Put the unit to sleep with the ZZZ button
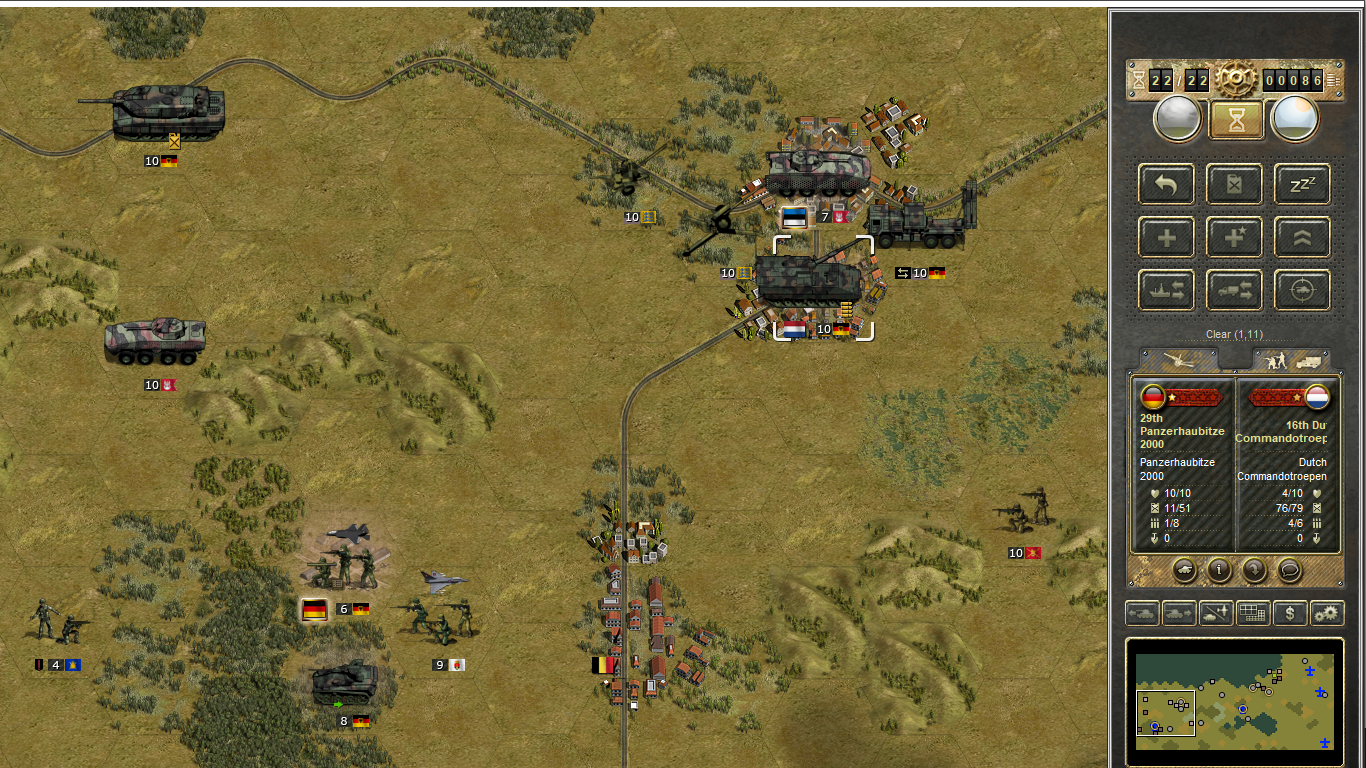The image size is (1366, 768). coord(1302,184)
